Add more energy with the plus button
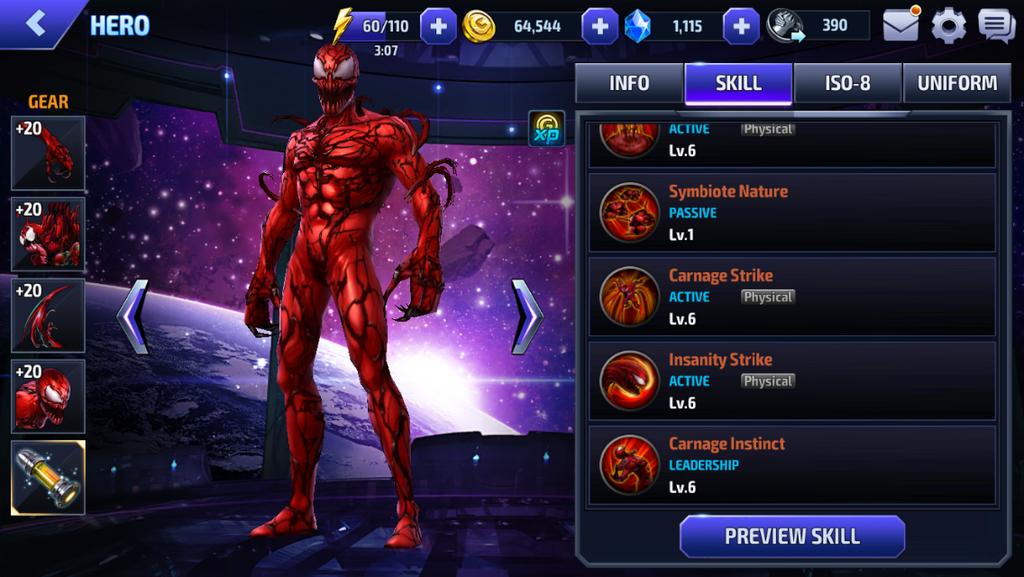1024x577 pixels. point(438,26)
